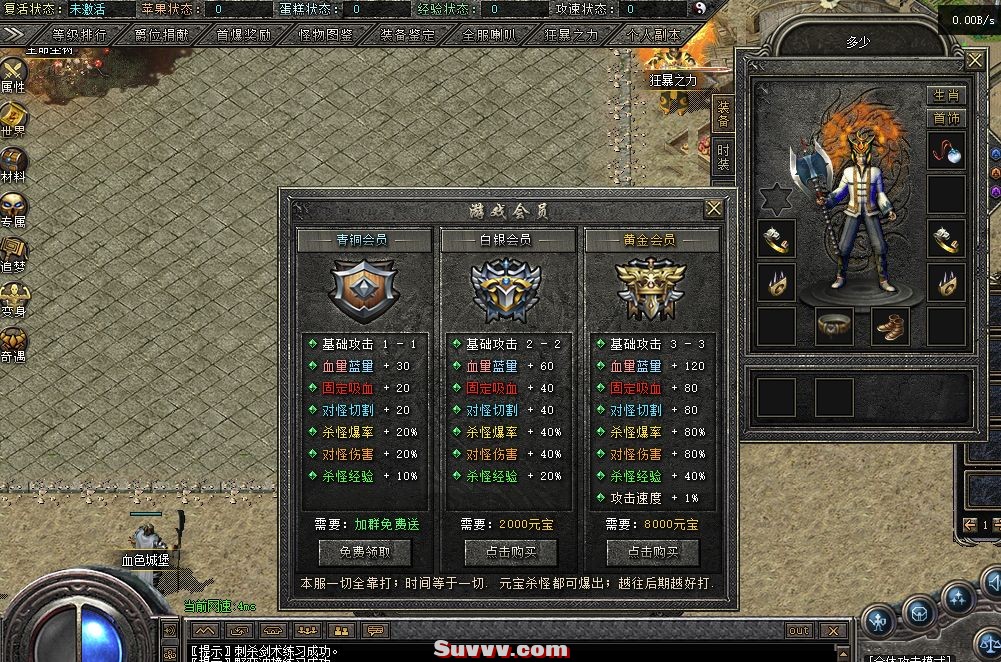Open the 个人副本 personal dungeon menu
Image resolution: width=1001 pixels, height=662 pixels.
pyautogui.click(x=652, y=34)
